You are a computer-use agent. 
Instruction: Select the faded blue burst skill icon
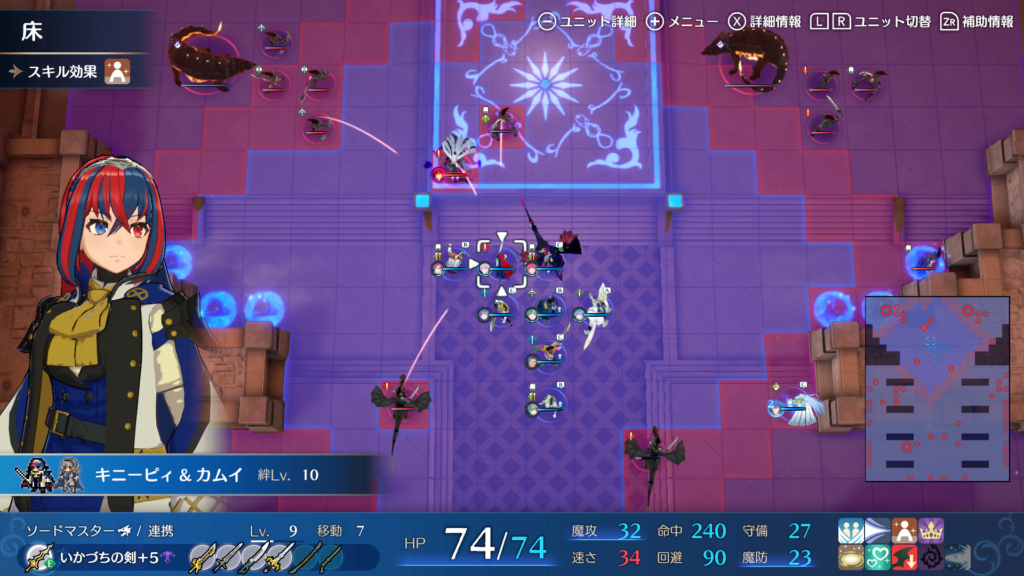click(958, 557)
